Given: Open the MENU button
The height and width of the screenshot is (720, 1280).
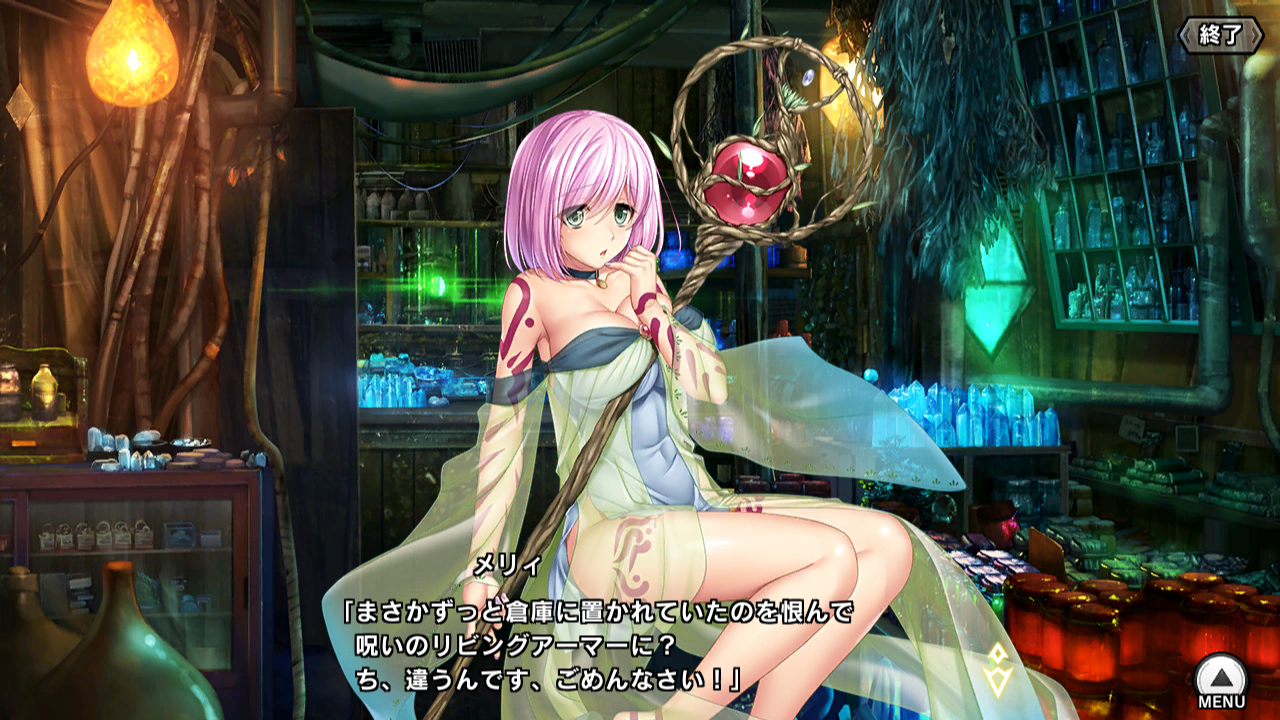Looking at the screenshot, I should click(1221, 682).
